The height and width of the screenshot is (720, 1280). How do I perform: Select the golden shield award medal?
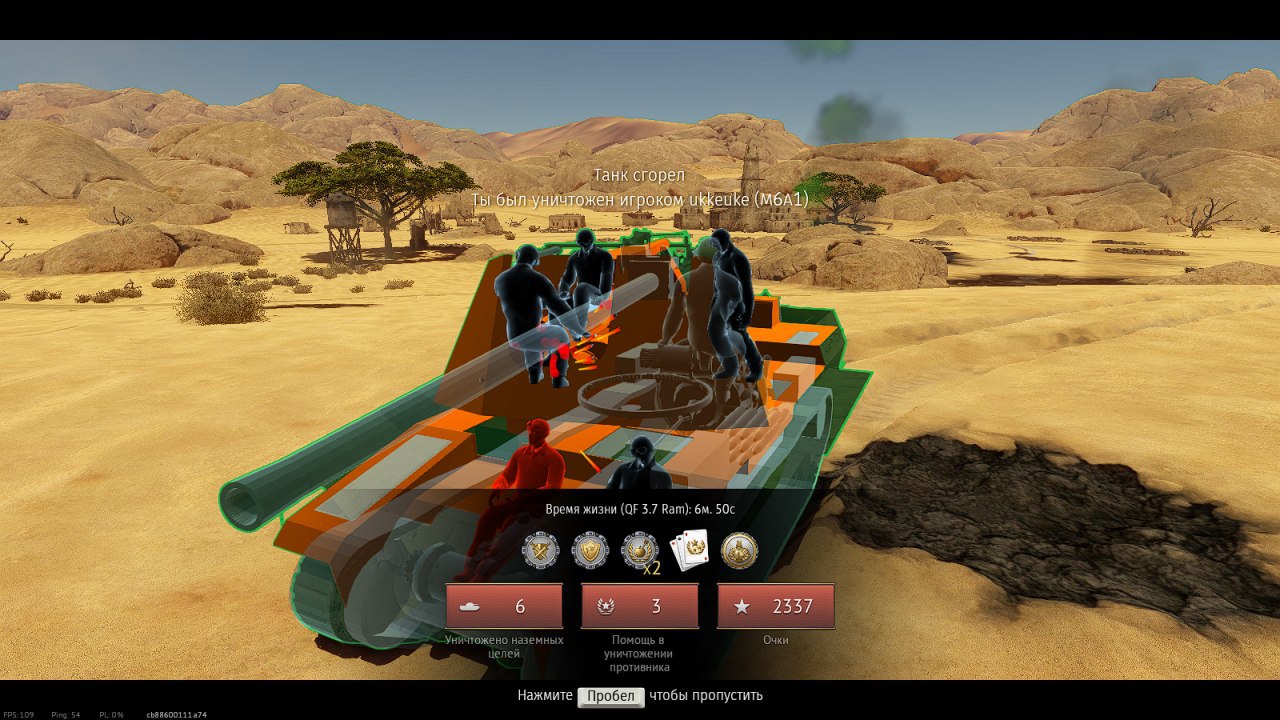click(x=590, y=550)
